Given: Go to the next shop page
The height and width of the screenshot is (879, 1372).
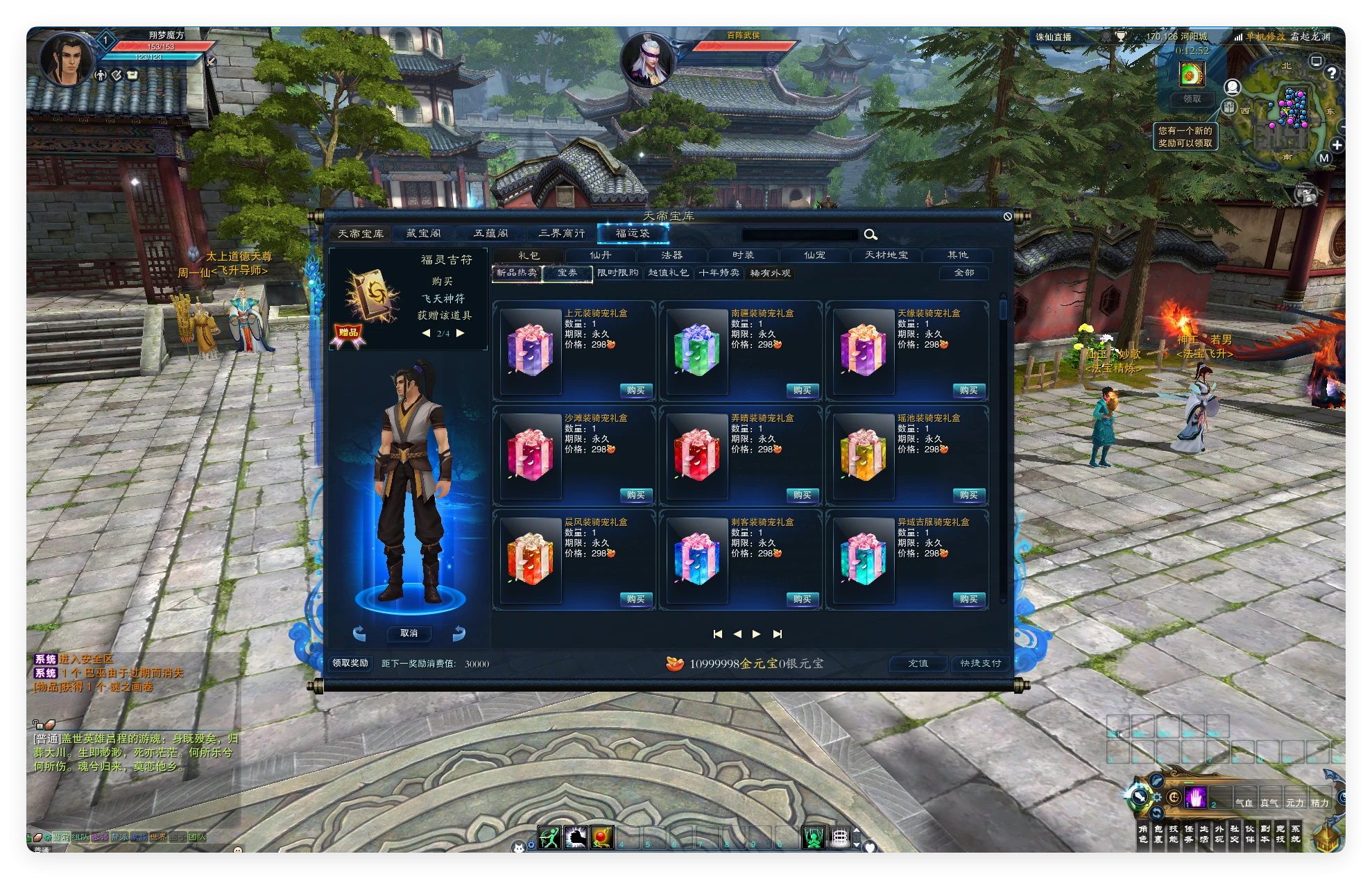Looking at the screenshot, I should (757, 634).
